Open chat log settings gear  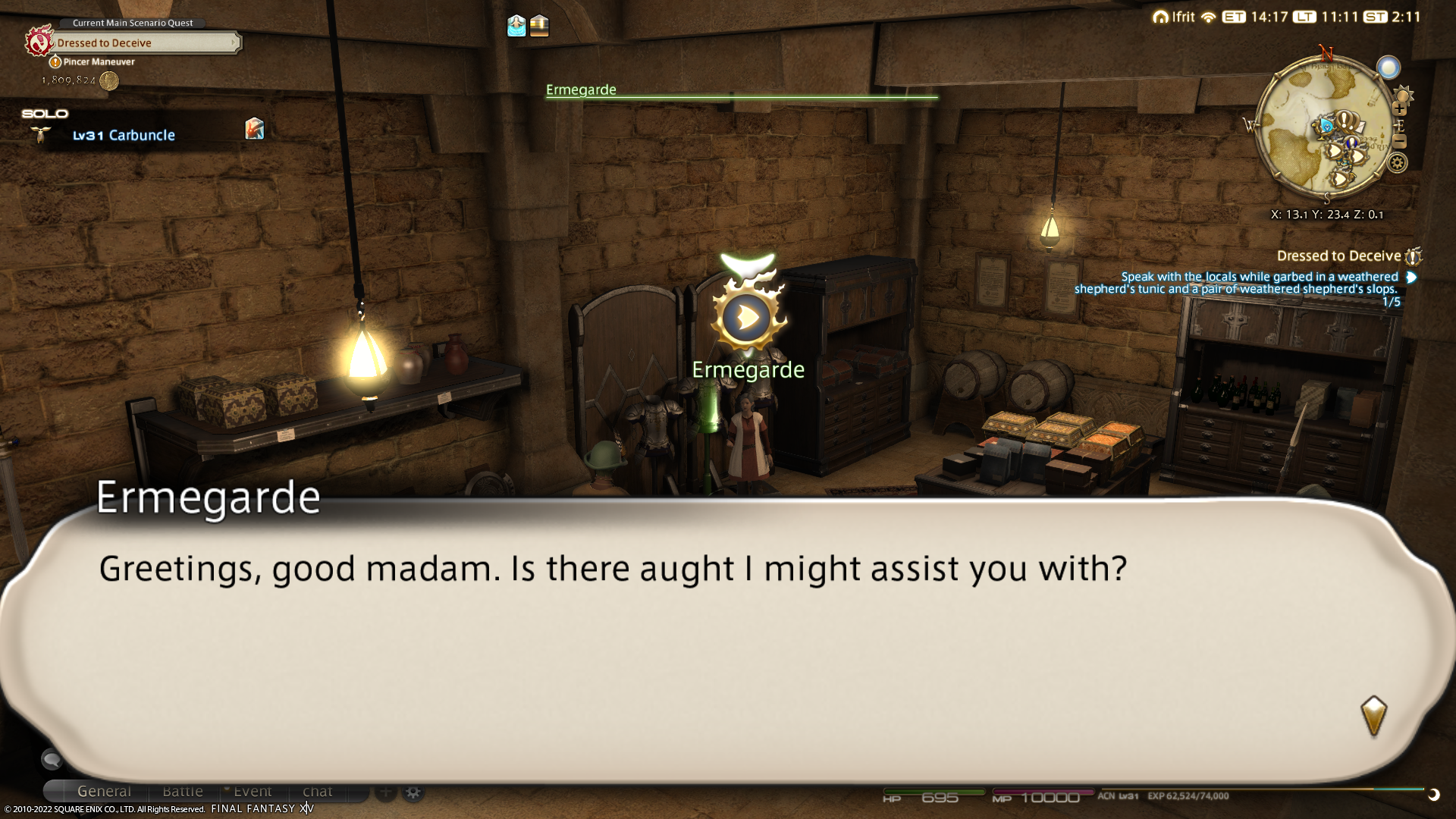point(413,792)
